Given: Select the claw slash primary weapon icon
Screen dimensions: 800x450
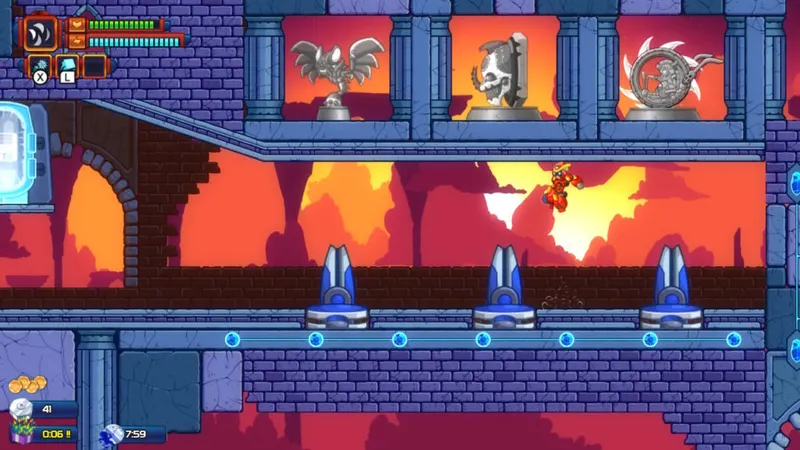Looking at the screenshot, I should pos(41,31).
